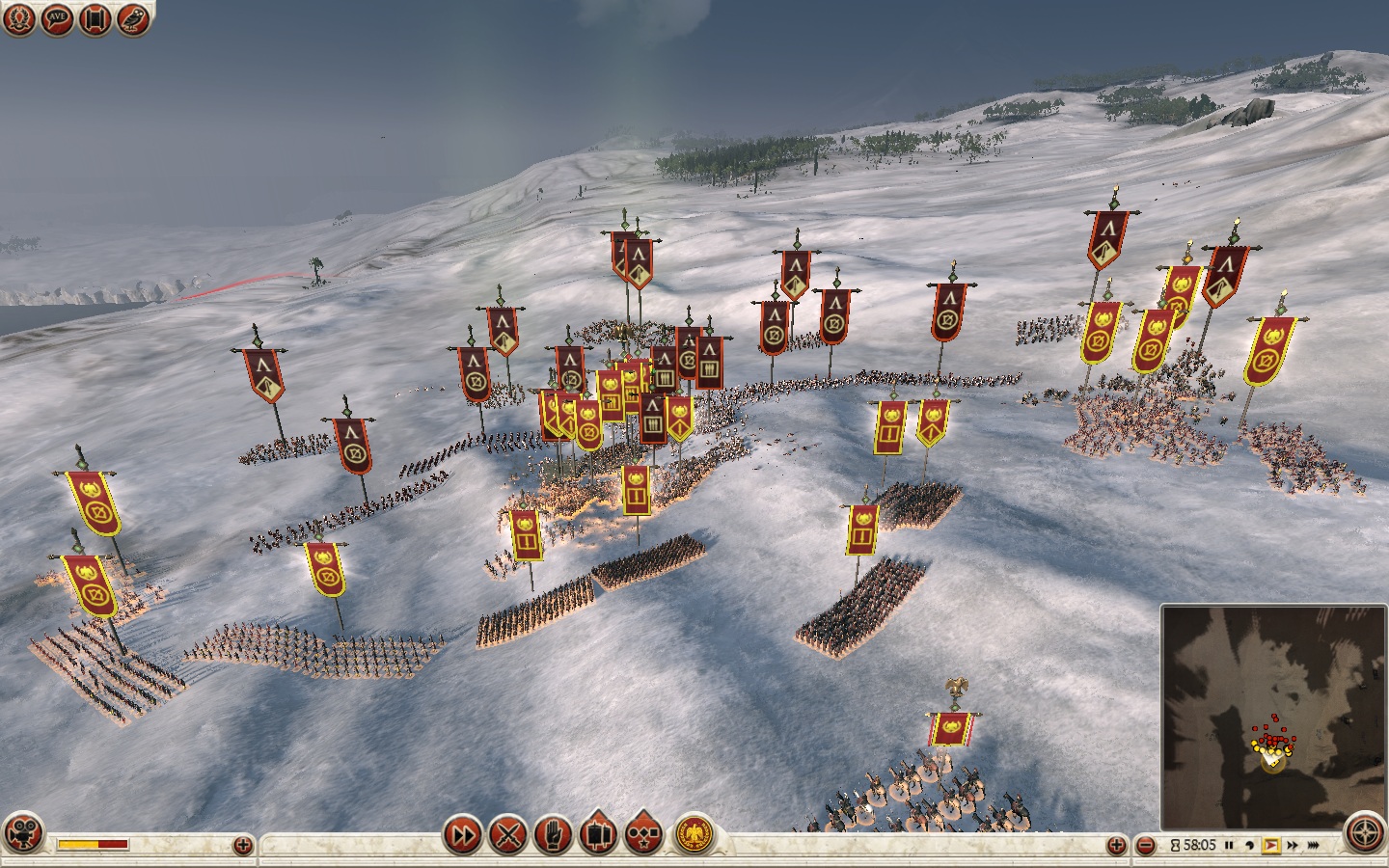The height and width of the screenshot is (868, 1389).
Task: Click the raised hand halt button
Action: pyautogui.click(x=553, y=834)
